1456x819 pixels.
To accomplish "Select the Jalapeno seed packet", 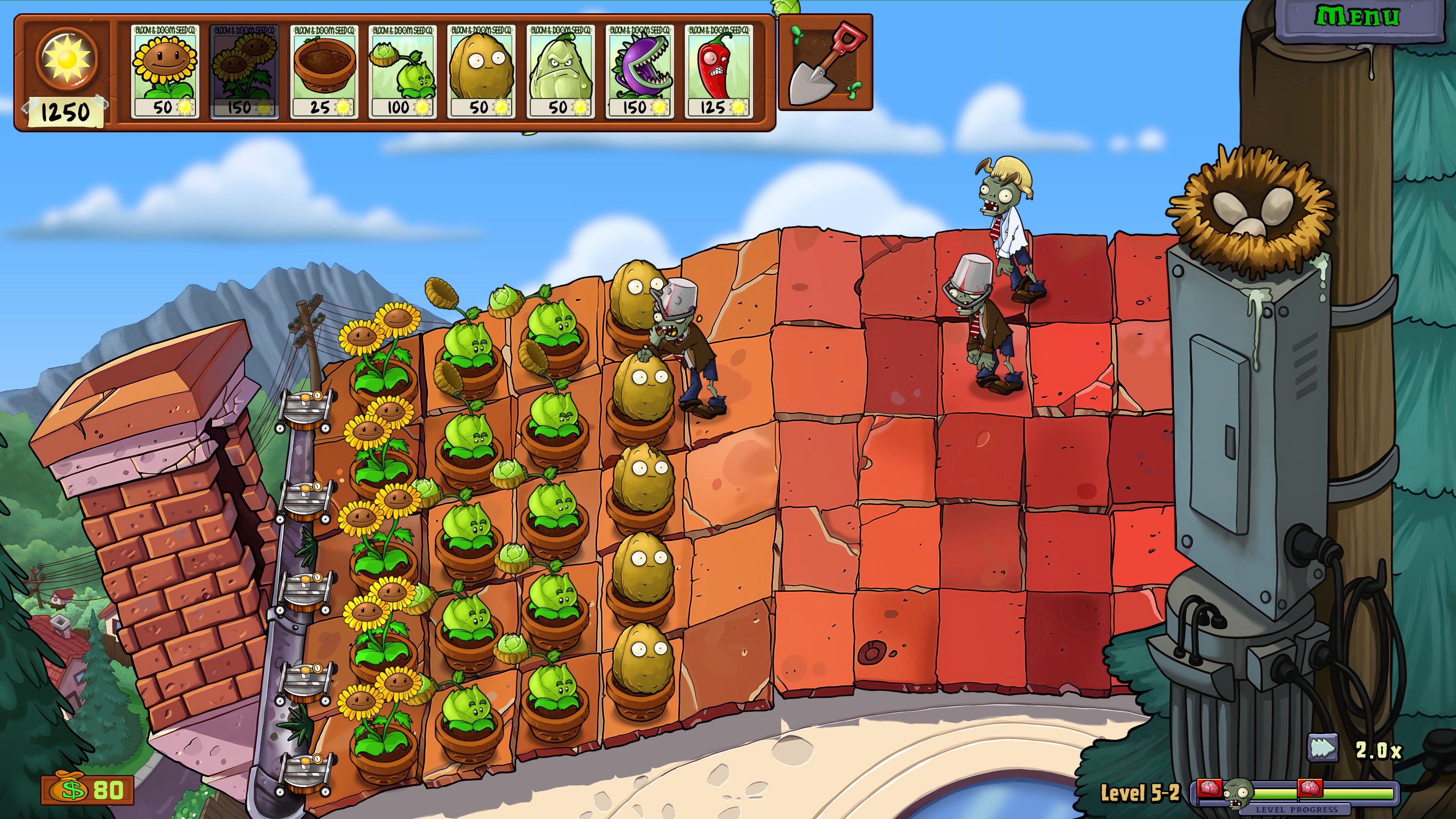I will coord(719,71).
